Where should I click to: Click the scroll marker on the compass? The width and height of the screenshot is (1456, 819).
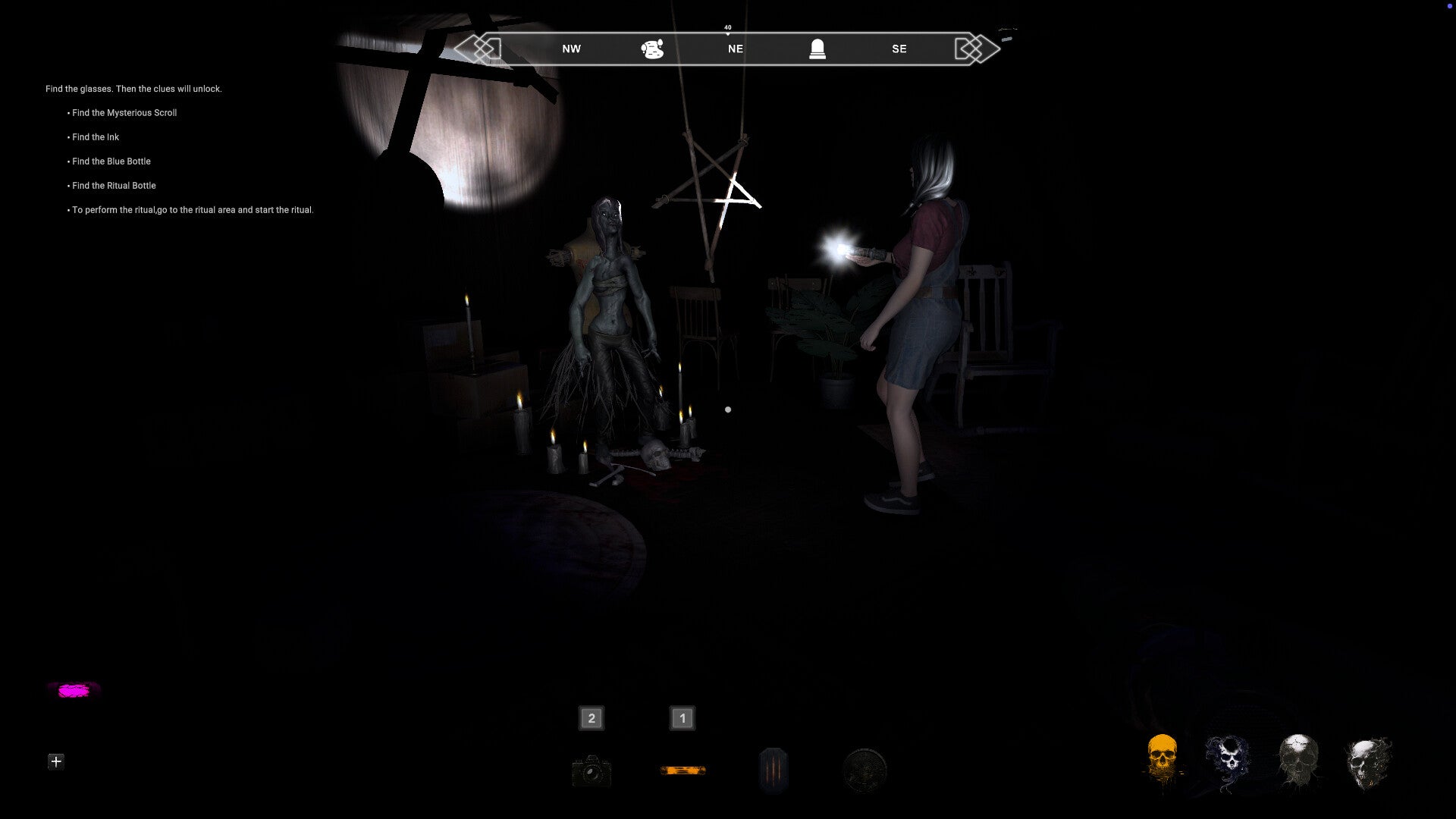[652, 49]
